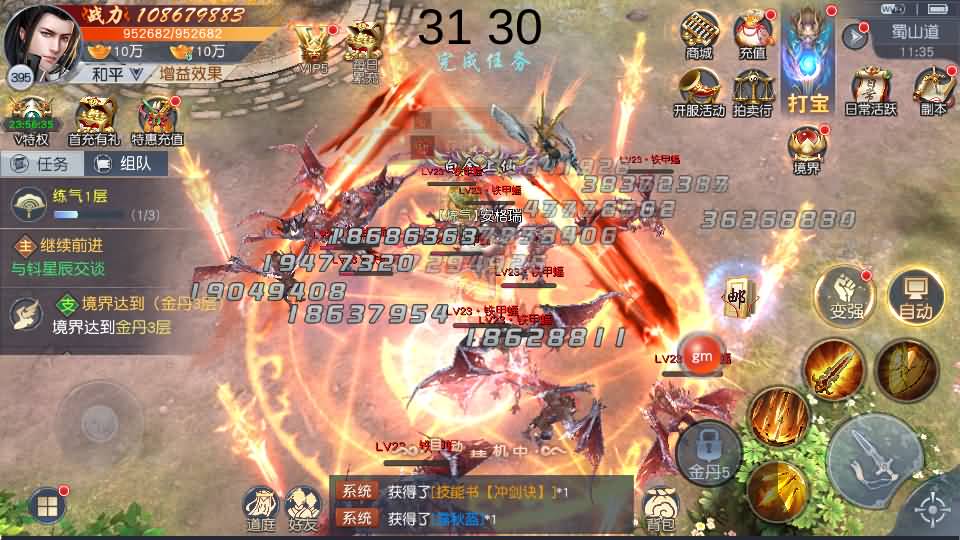Open the 背包 bag
Screen dimensions: 960x540
pos(660,508)
